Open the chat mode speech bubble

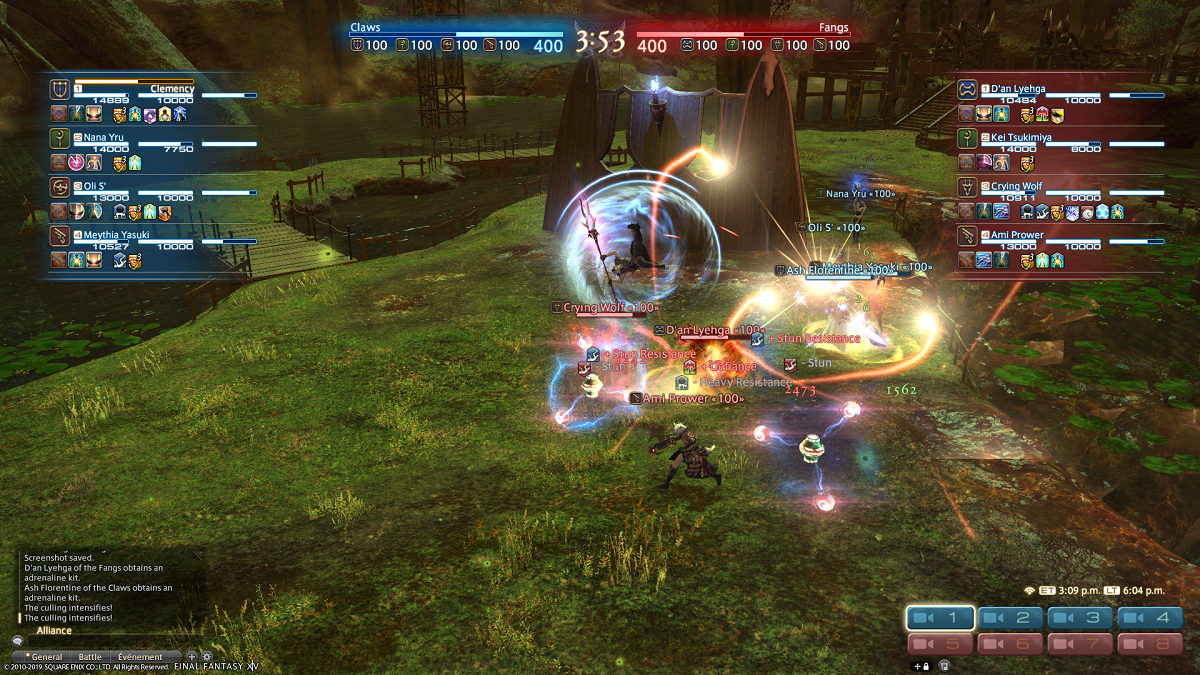(17, 641)
